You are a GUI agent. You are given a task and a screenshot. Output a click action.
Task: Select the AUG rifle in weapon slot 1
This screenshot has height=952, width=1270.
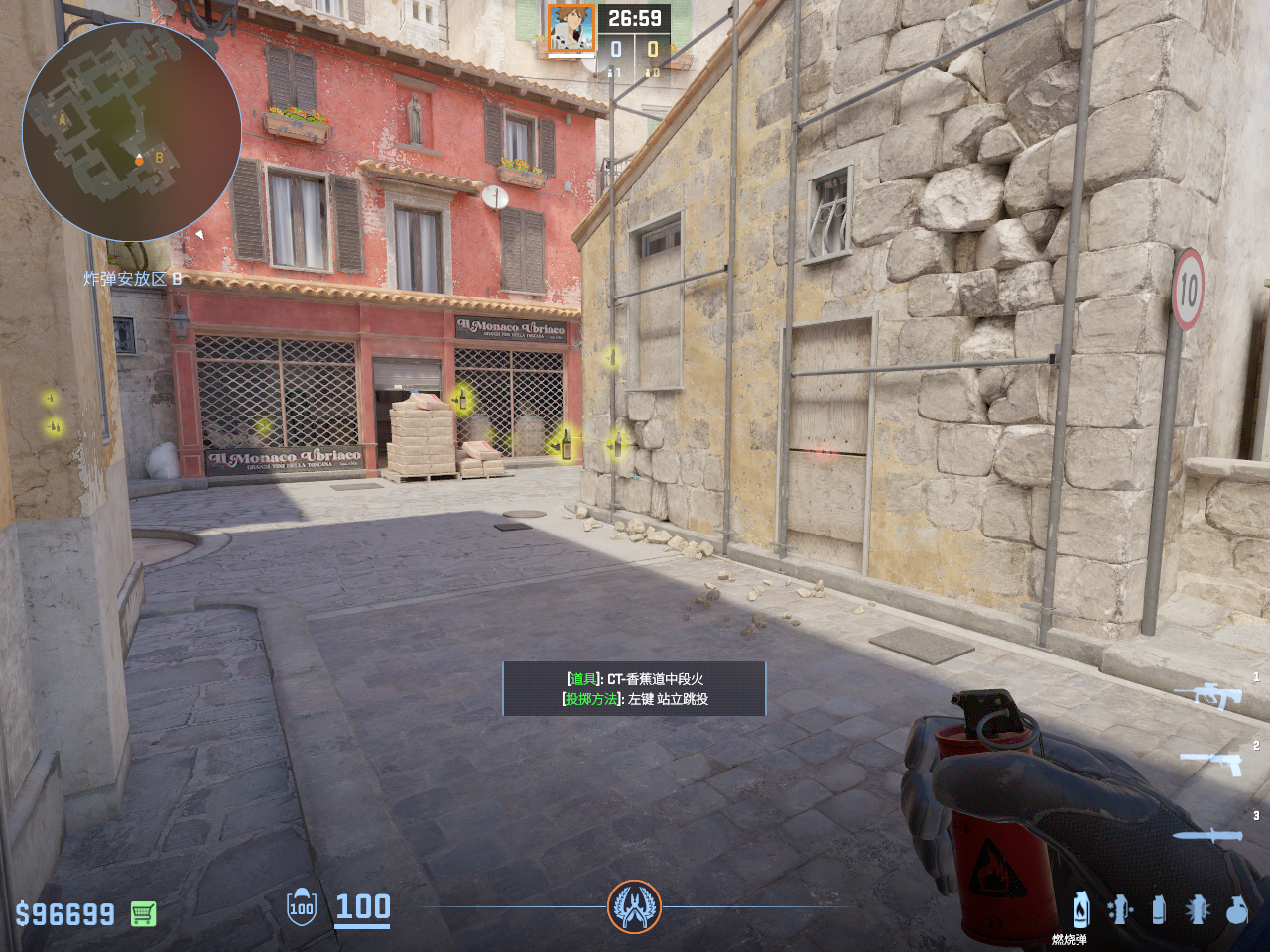click(x=1209, y=695)
